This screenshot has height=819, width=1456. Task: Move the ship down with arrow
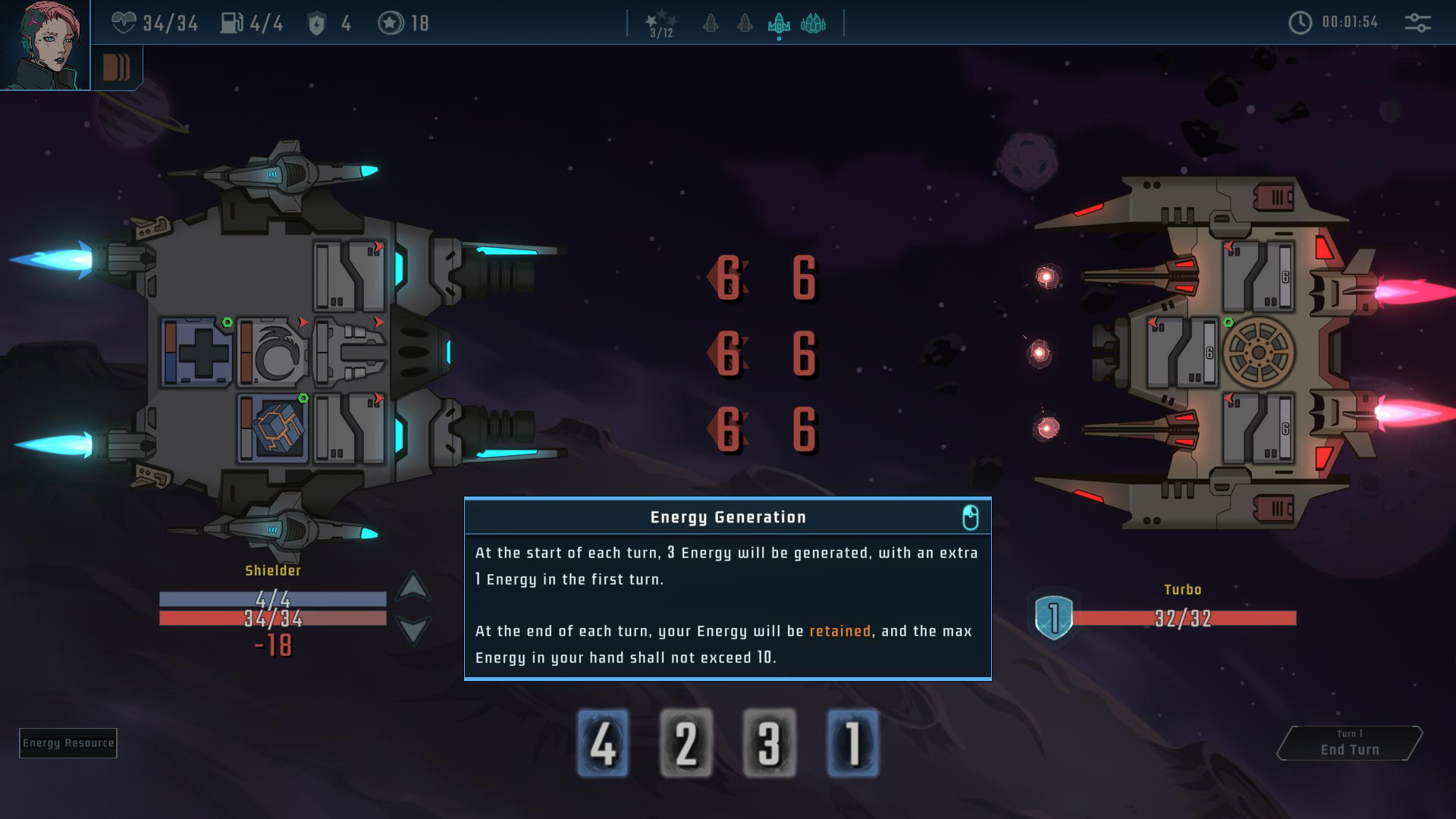413,629
